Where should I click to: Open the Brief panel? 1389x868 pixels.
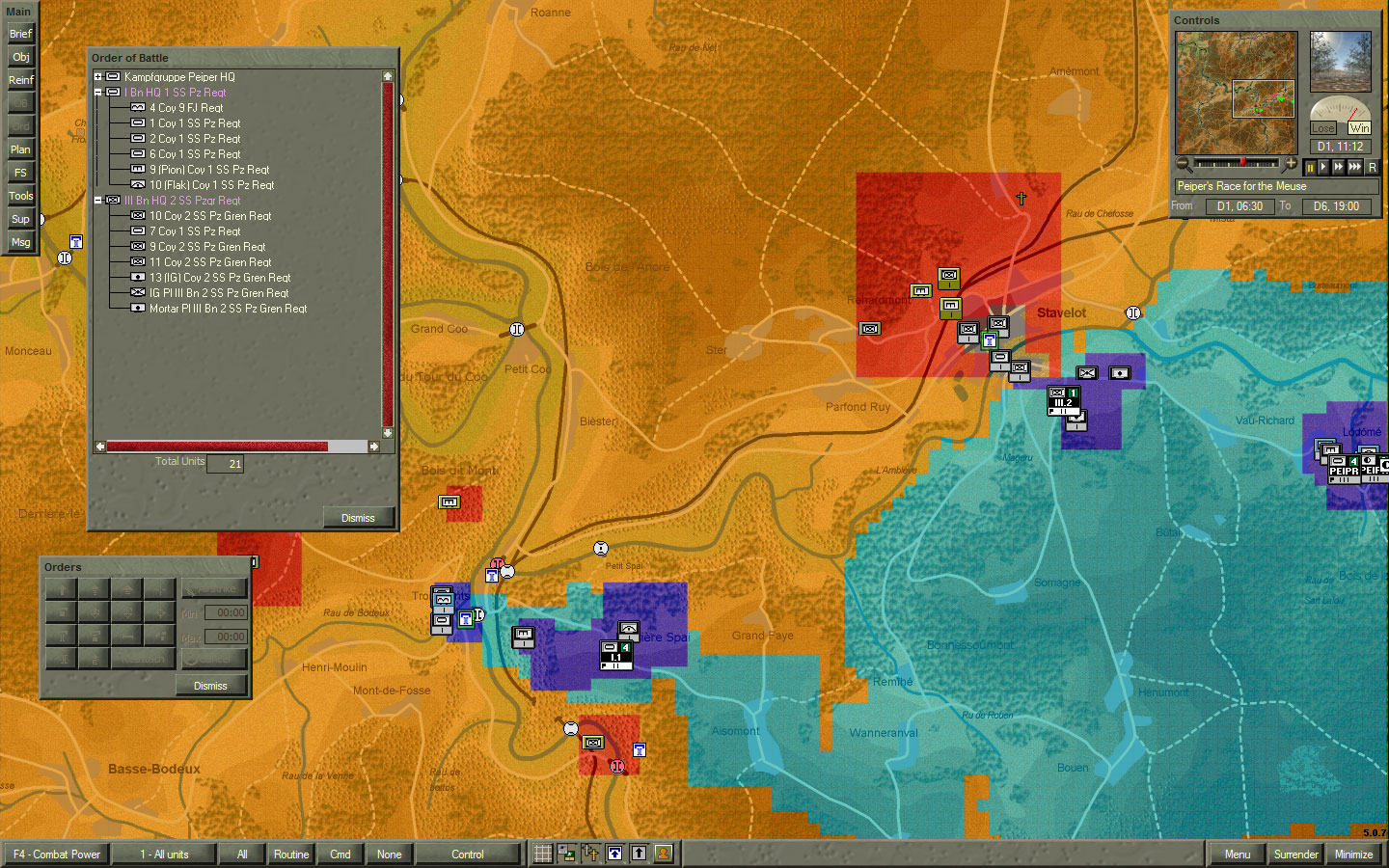20,34
